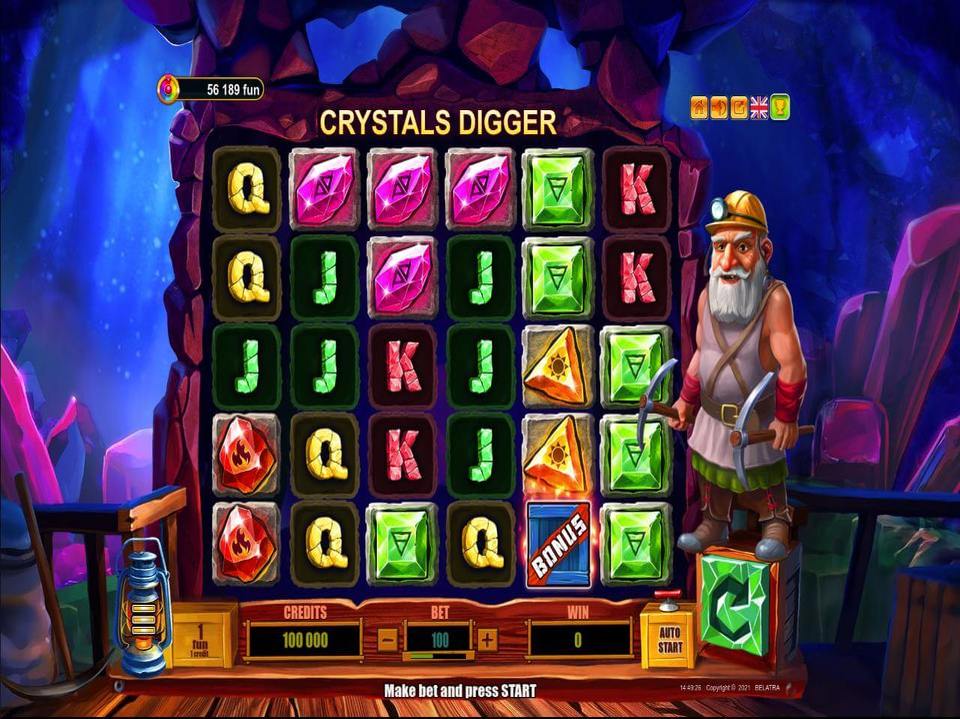Change language via the UK flag
The height and width of the screenshot is (719, 960).
(x=759, y=107)
